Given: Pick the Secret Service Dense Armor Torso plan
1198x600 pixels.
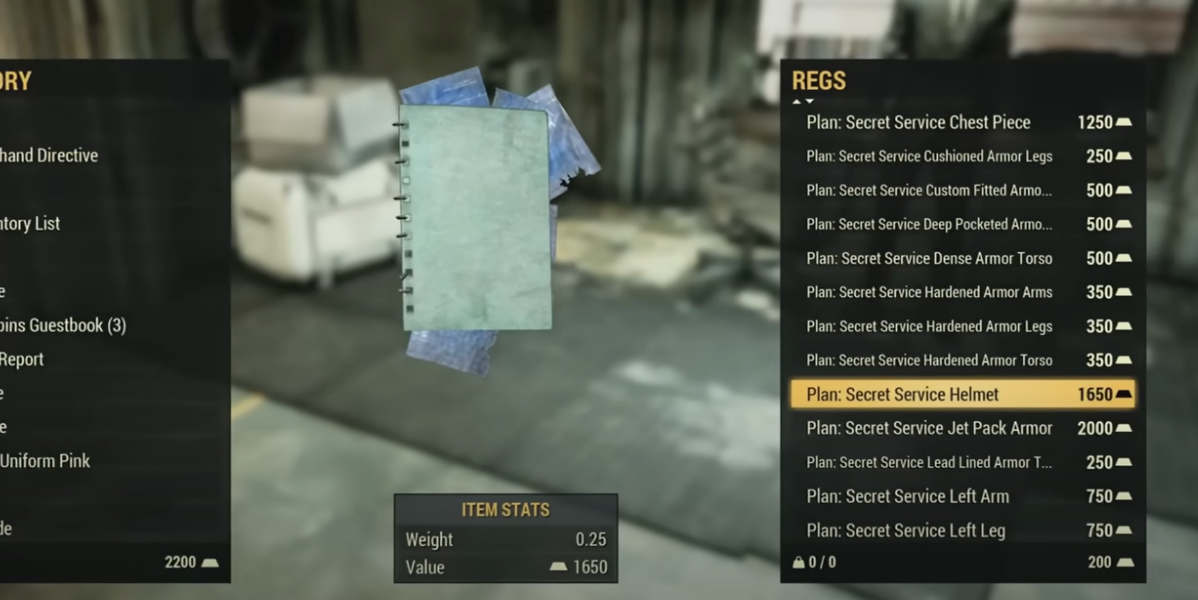Looking at the screenshot, I should (x=929, y=259).
